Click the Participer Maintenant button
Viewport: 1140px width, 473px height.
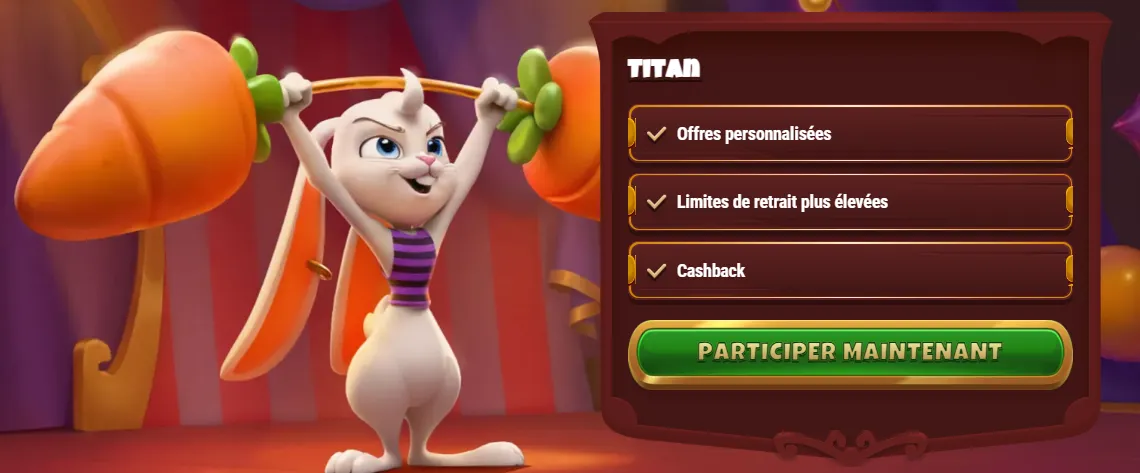tap(850, 353)
